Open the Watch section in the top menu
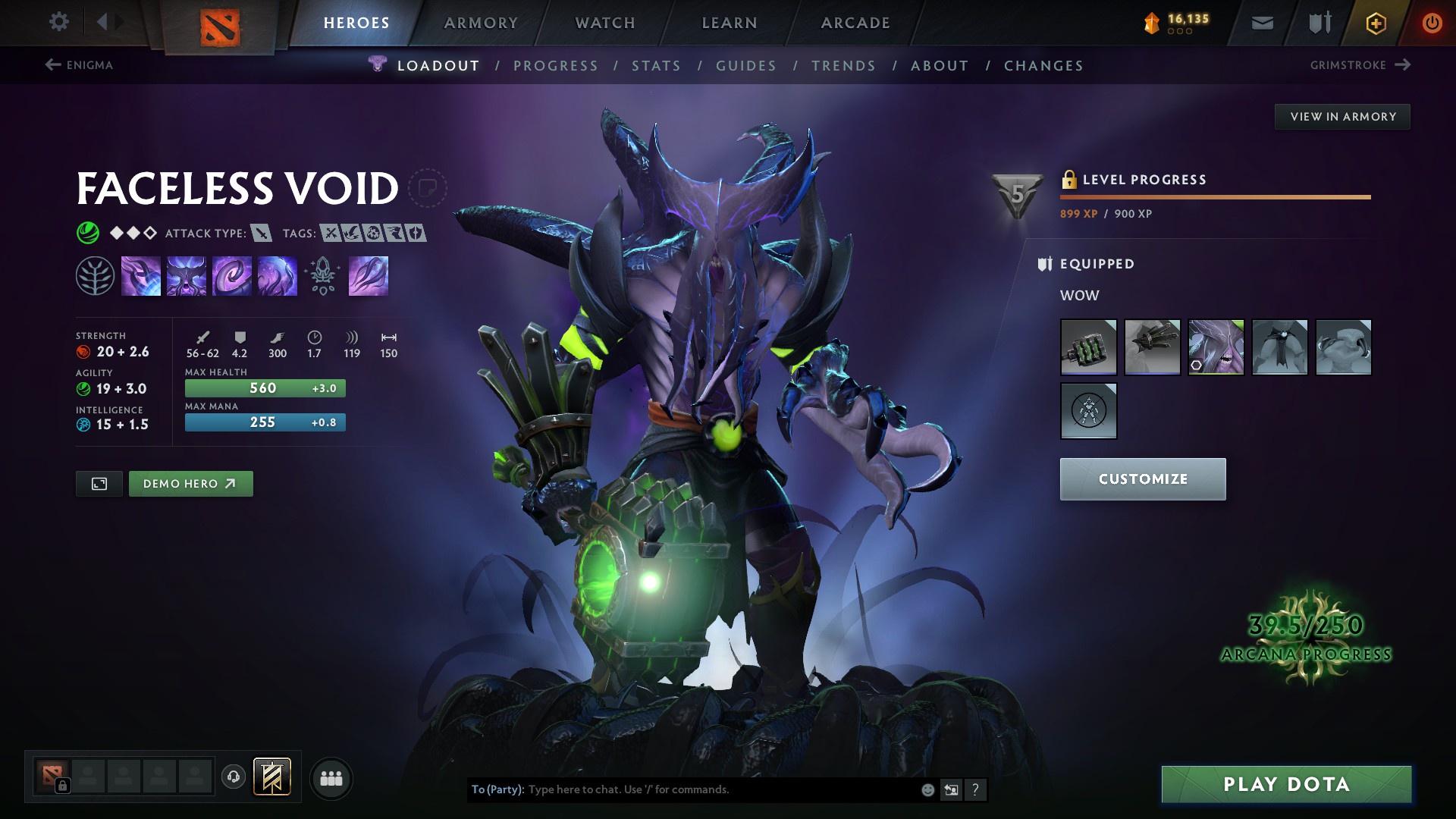Screen dimensions: 1456x819 click(603, 23)
